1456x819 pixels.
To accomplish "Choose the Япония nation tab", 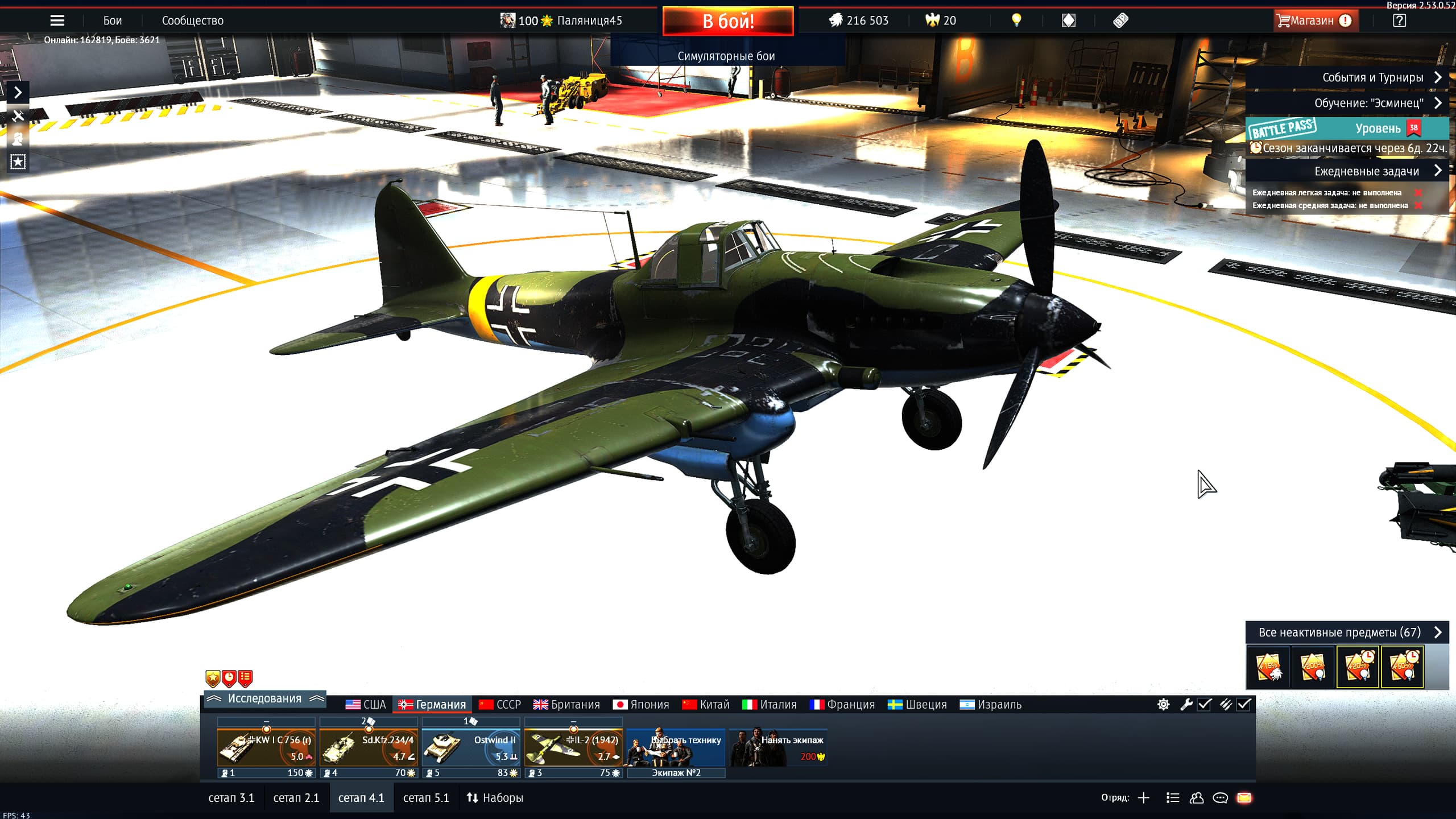I will [641, 705].
